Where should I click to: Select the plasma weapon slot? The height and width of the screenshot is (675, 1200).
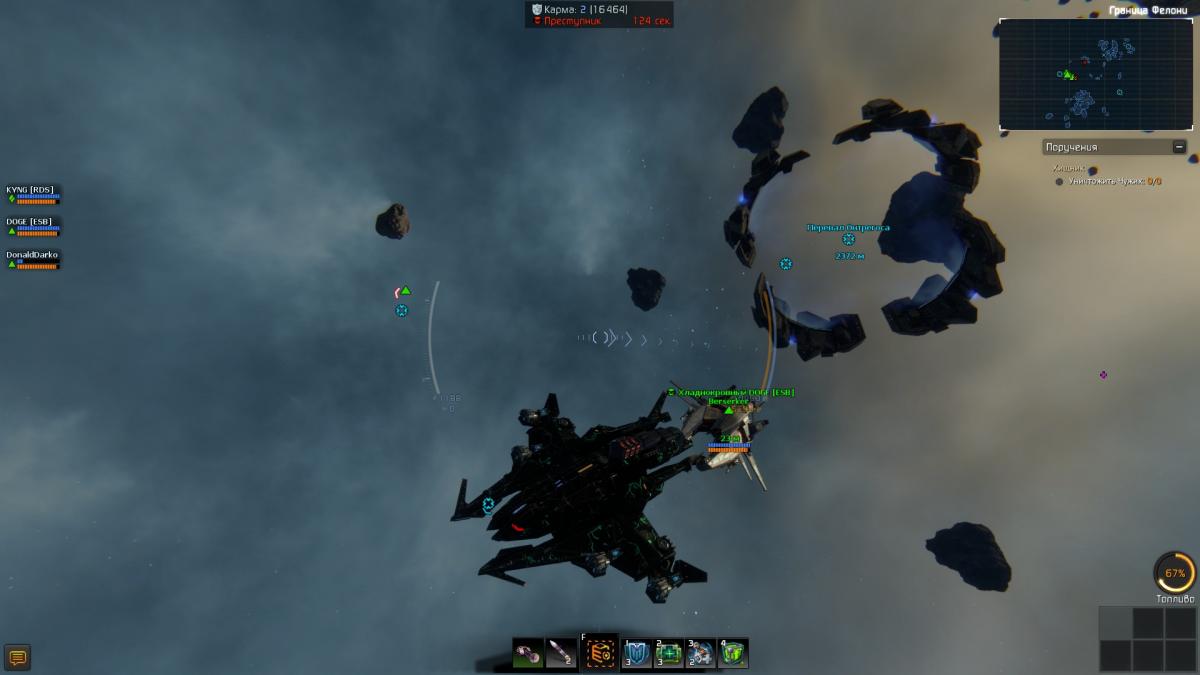[529, 654]
